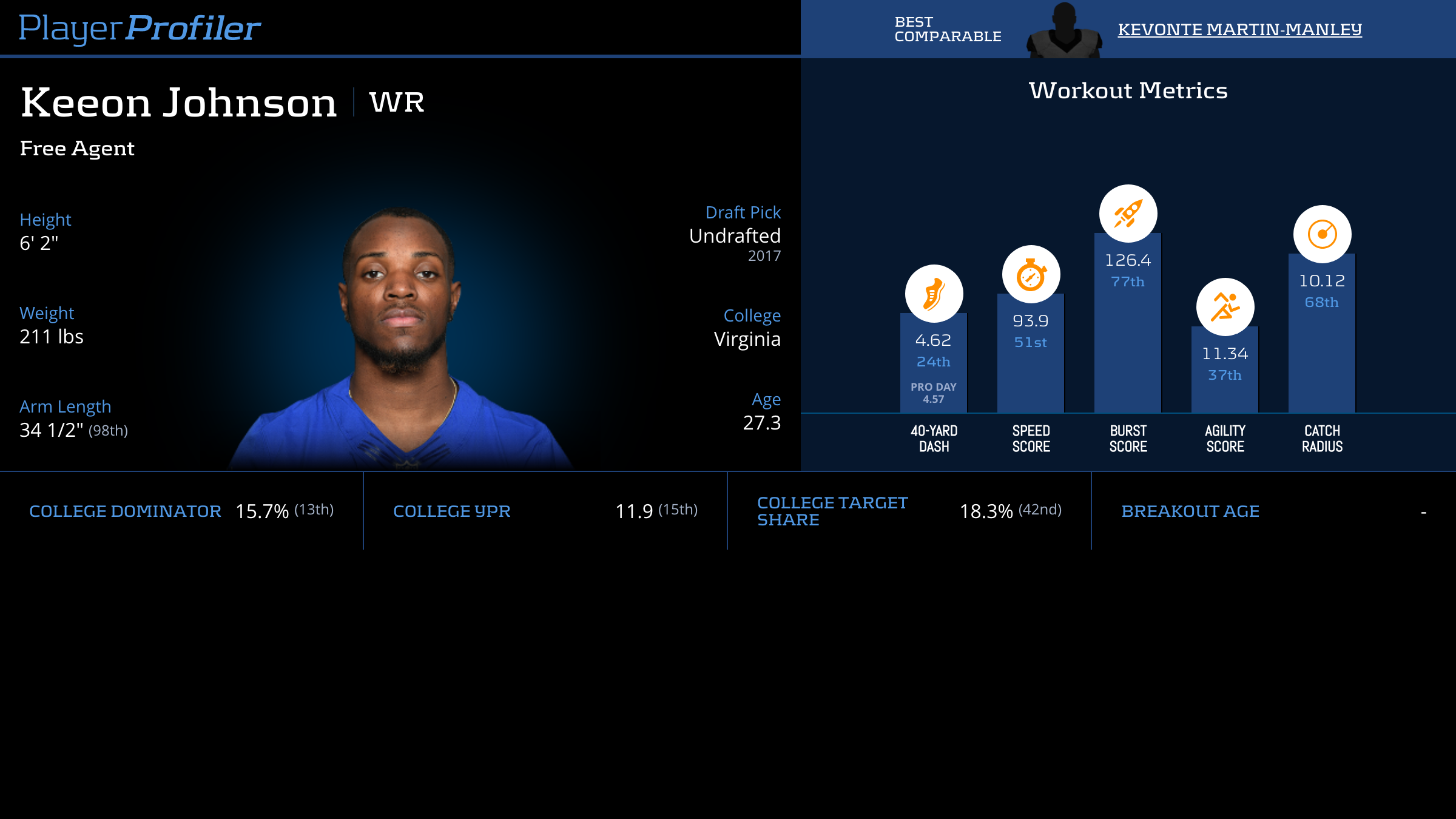Open the Kevonte Martin-Manley comparable link
Screen dimensions: 1456x819
pyautogui.click(x=1239, y=29)
